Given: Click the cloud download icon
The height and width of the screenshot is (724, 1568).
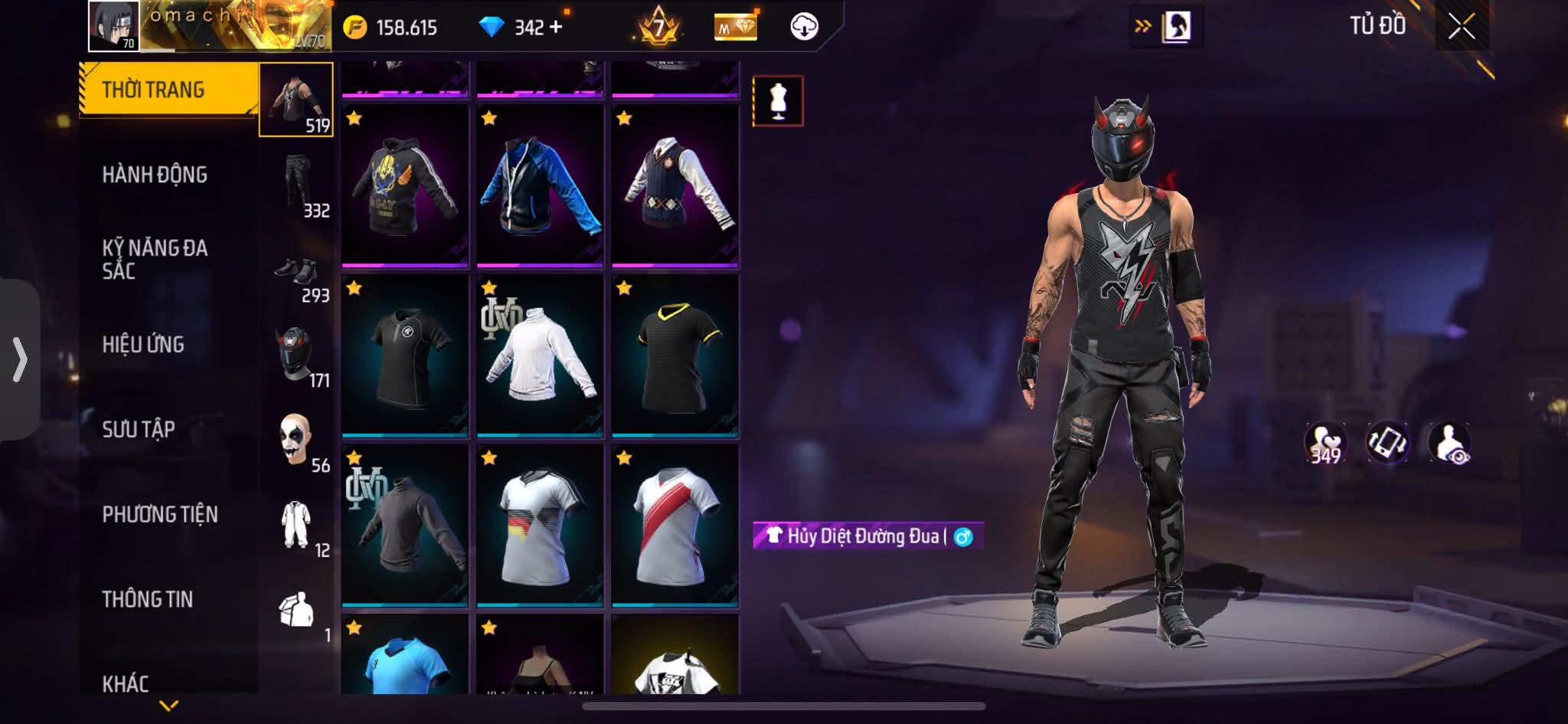Looking at the screenshot, I should pyautogui.click(x=803, y=27).
